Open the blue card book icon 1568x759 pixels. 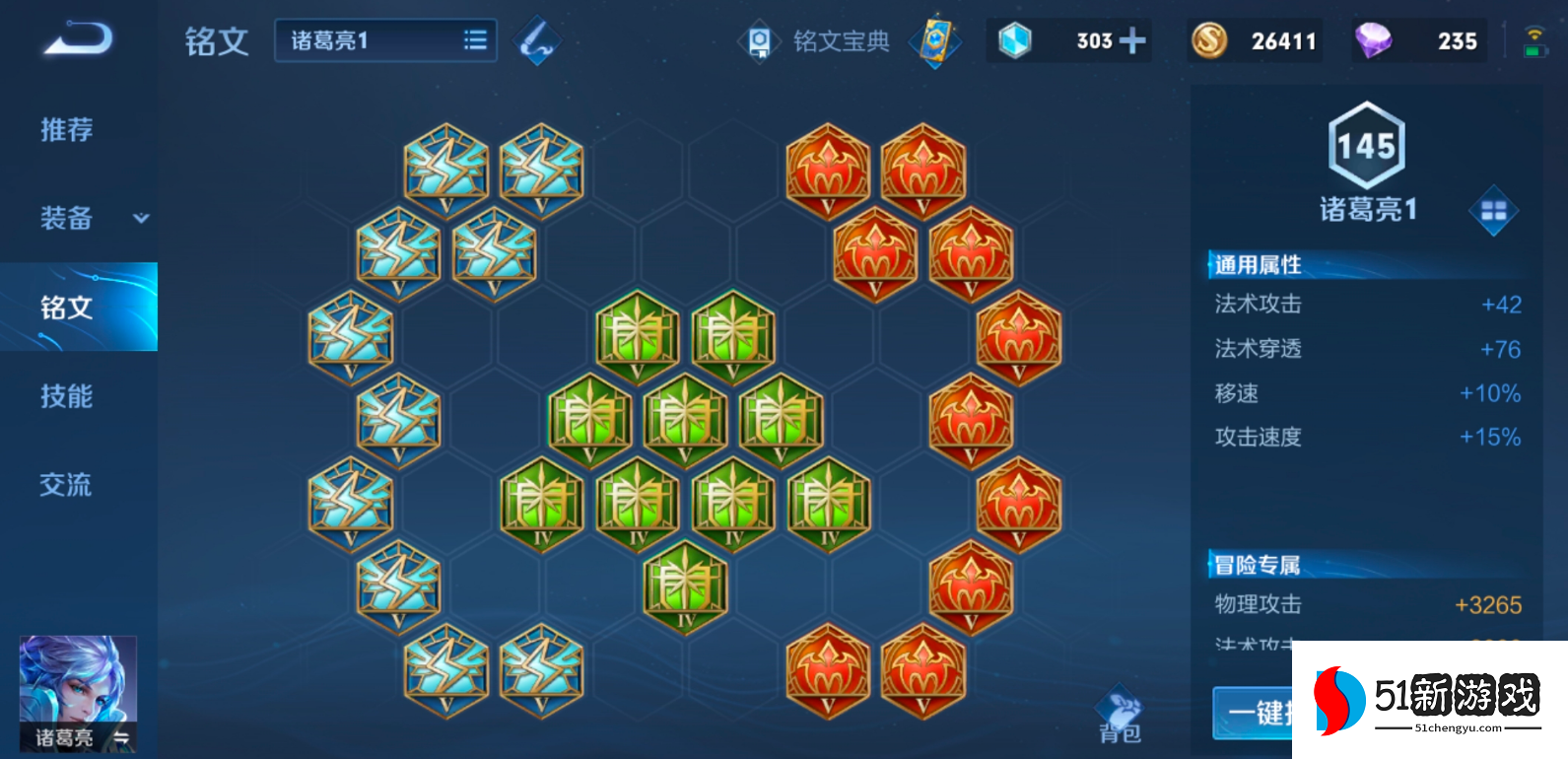point(934,41)
